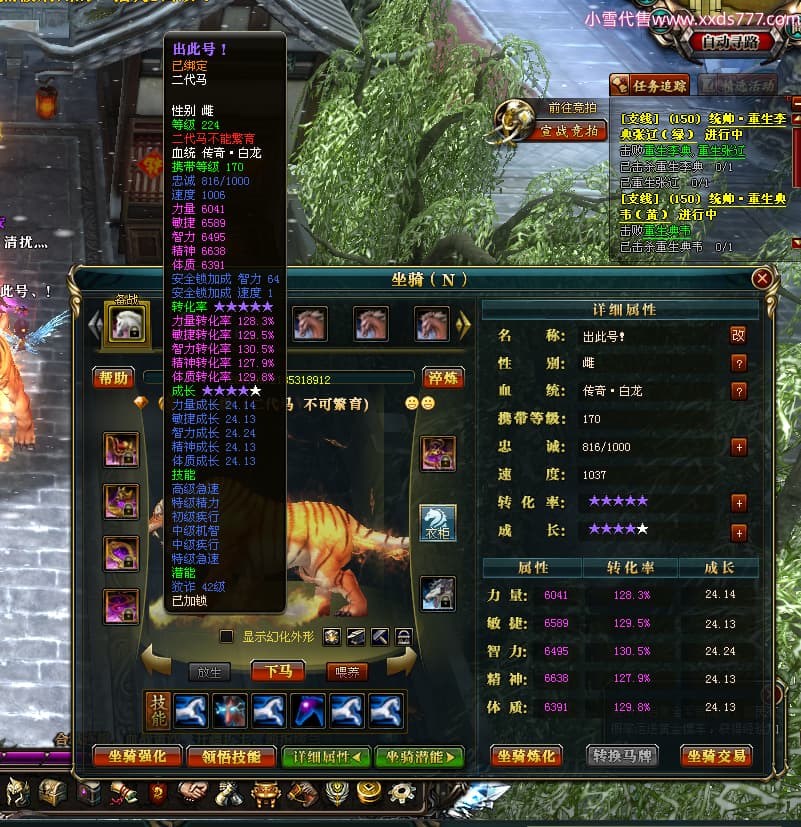
Task: Choose the 喂养 feed button
Action: pyautogui.click(x=347, y=672)
